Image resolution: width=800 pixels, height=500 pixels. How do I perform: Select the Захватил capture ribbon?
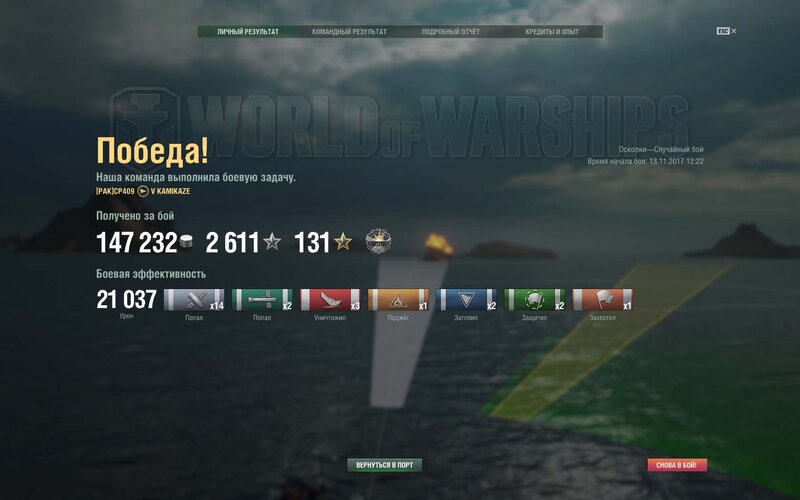(x=602, y=300)
